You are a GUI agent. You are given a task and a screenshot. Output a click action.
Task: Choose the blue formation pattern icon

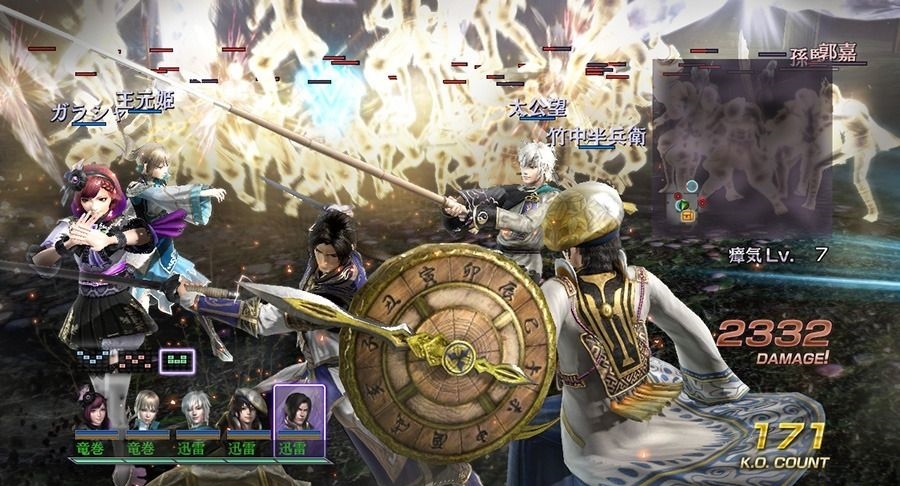click(x=93, y=358)
